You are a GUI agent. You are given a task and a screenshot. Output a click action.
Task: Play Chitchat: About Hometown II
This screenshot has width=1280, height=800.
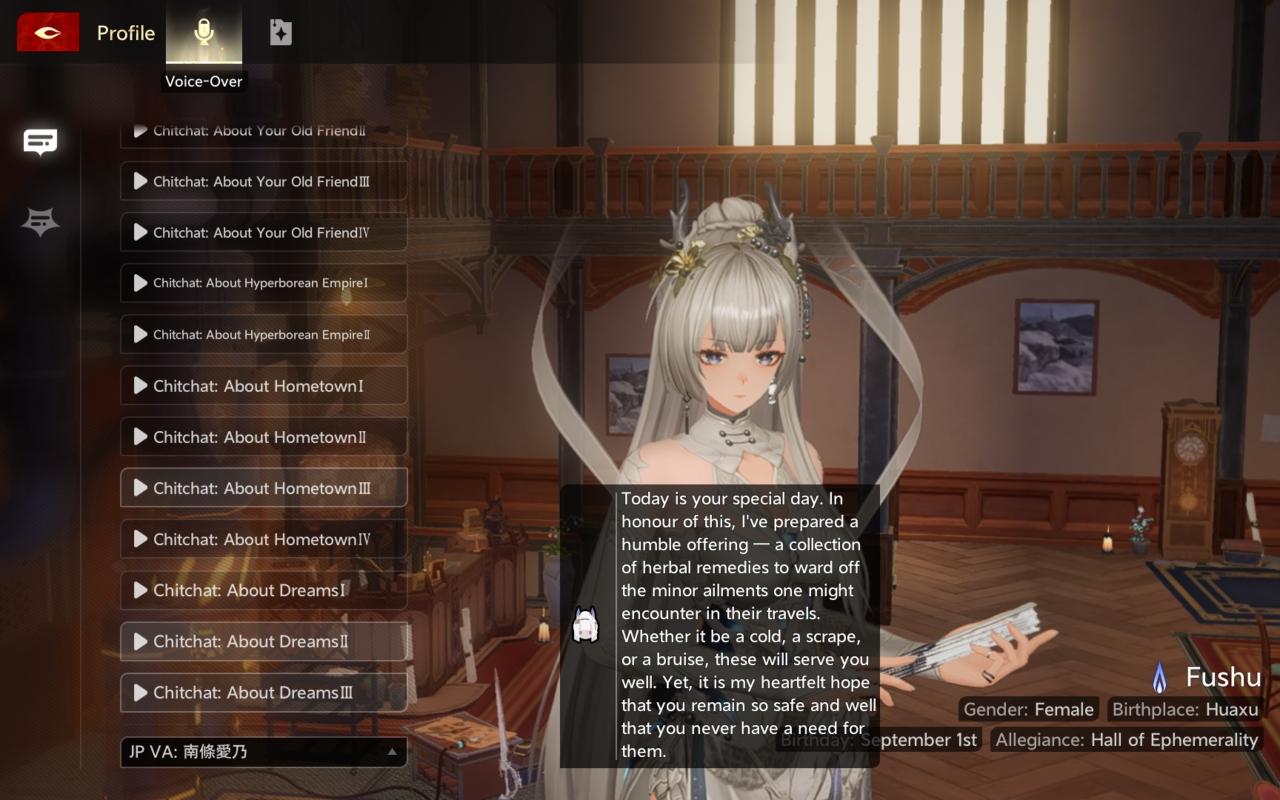pyautogui.click(x=263, y=437)
